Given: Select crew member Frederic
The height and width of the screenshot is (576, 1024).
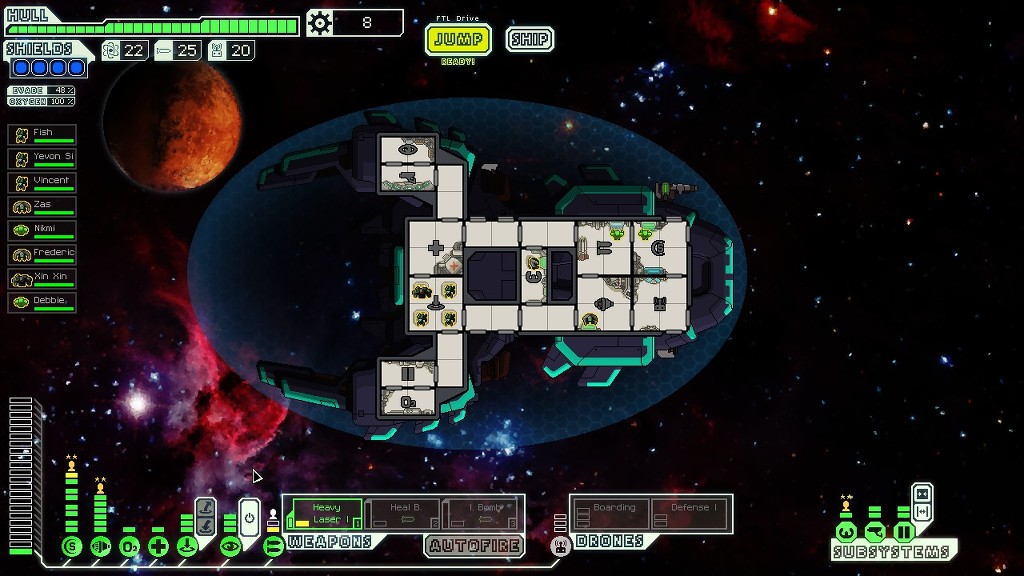Looking at the screenshot, I should click(43, 254).
